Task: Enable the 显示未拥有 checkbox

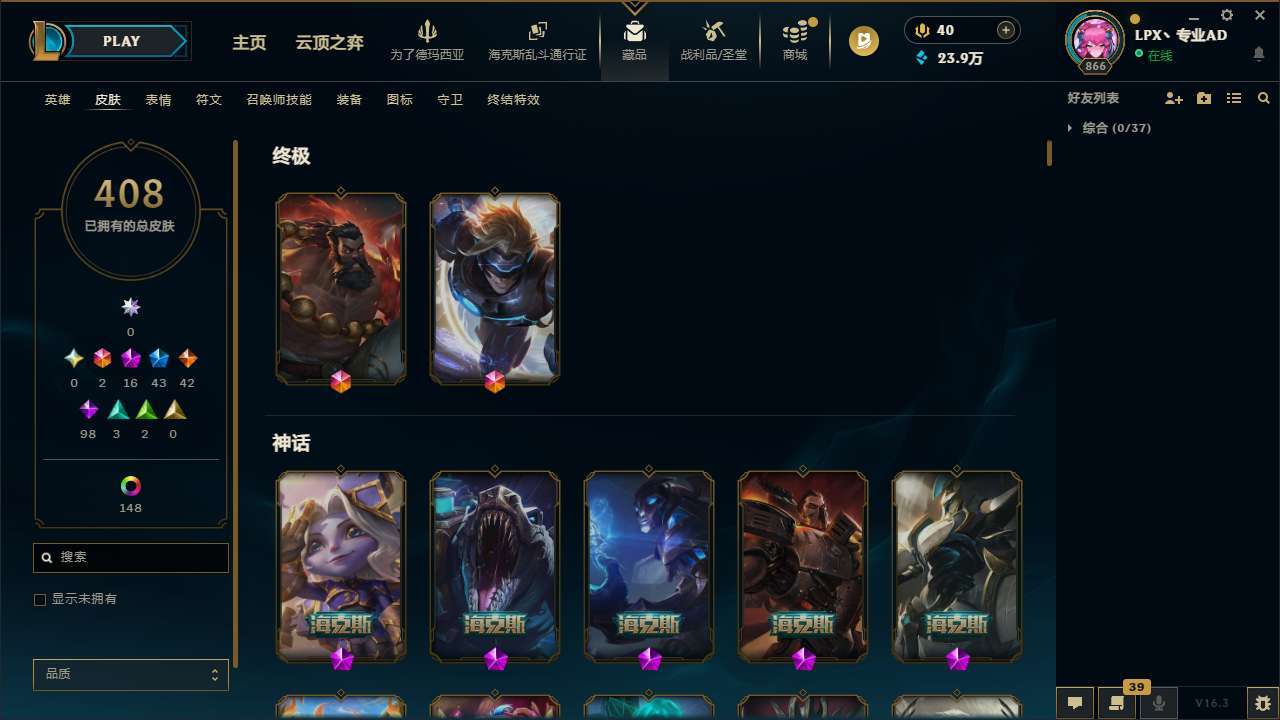Action: [40, 599]
